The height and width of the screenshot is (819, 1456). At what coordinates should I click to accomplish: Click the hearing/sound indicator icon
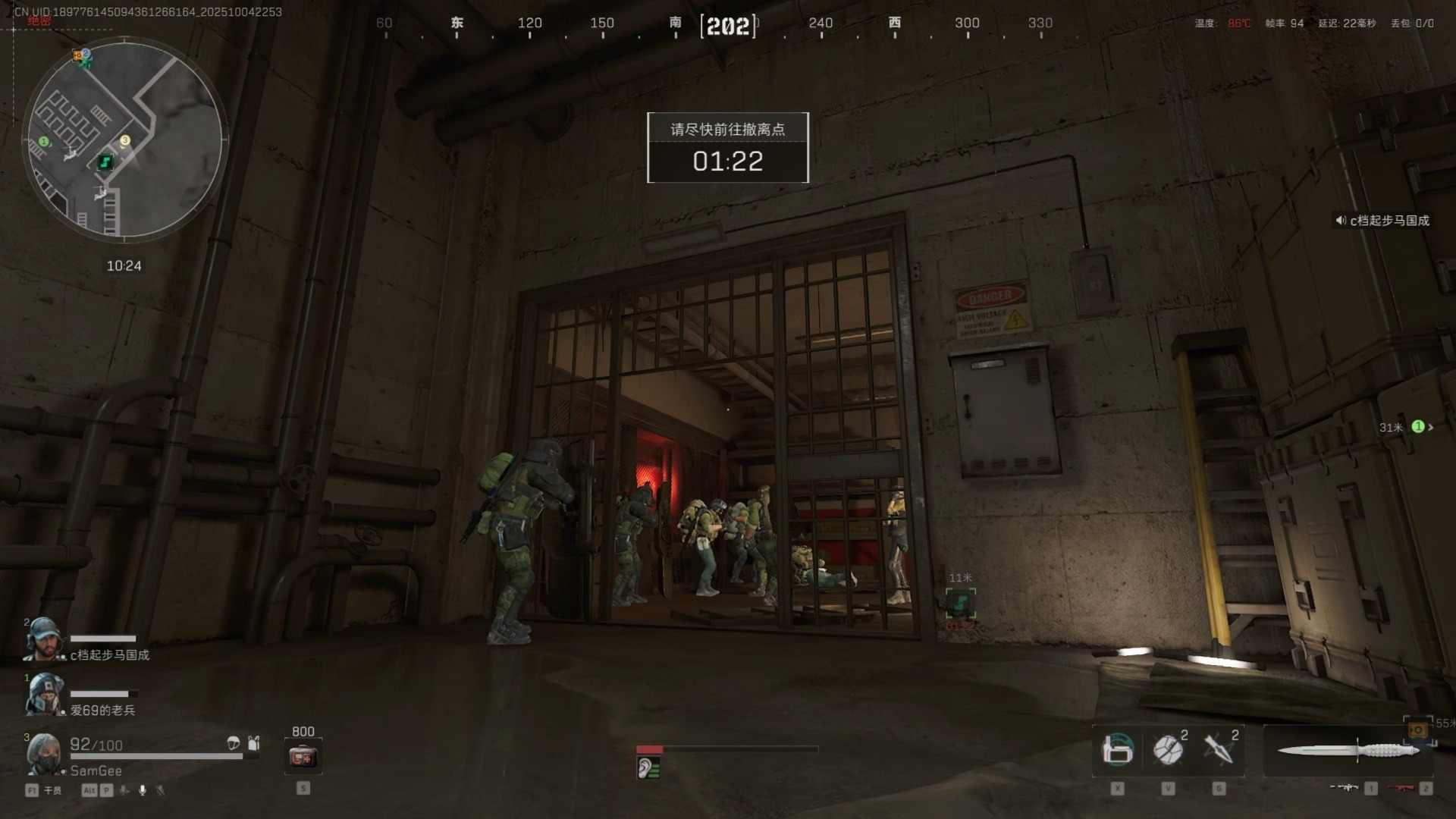(x=649, y=768)
